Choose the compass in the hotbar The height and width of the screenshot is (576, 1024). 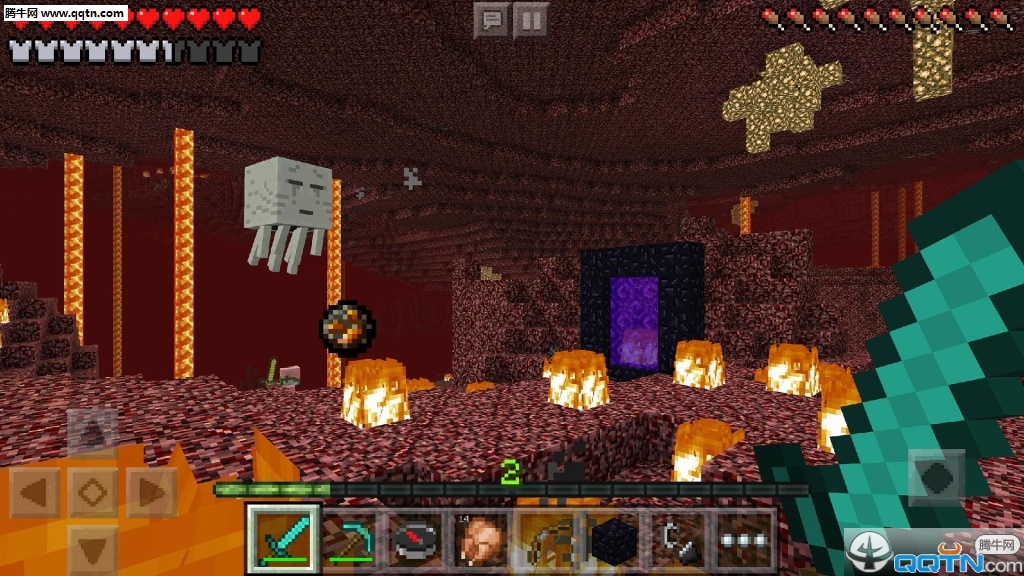415,540
